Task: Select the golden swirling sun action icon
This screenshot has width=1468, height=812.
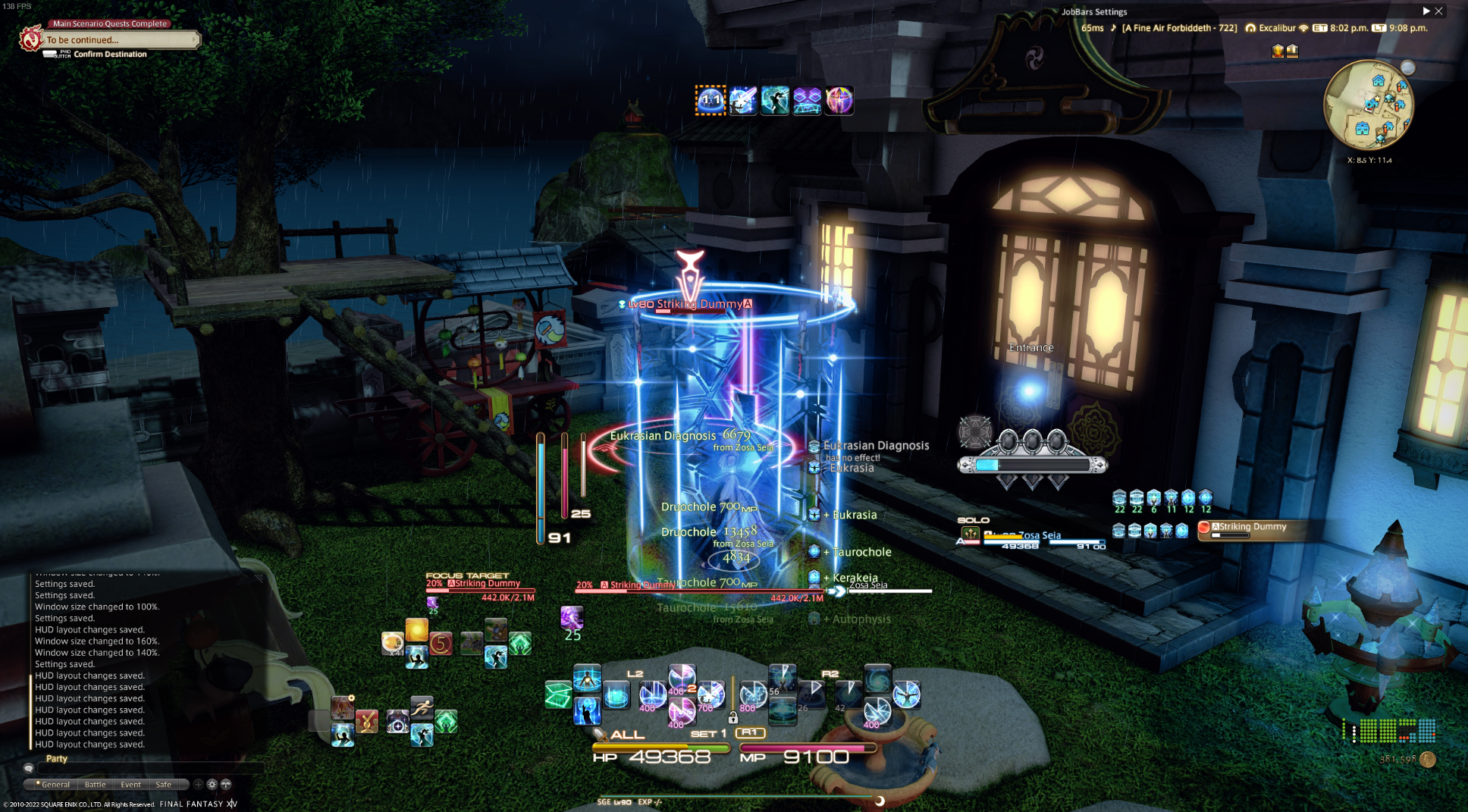Action: click(x=416, y=629)
